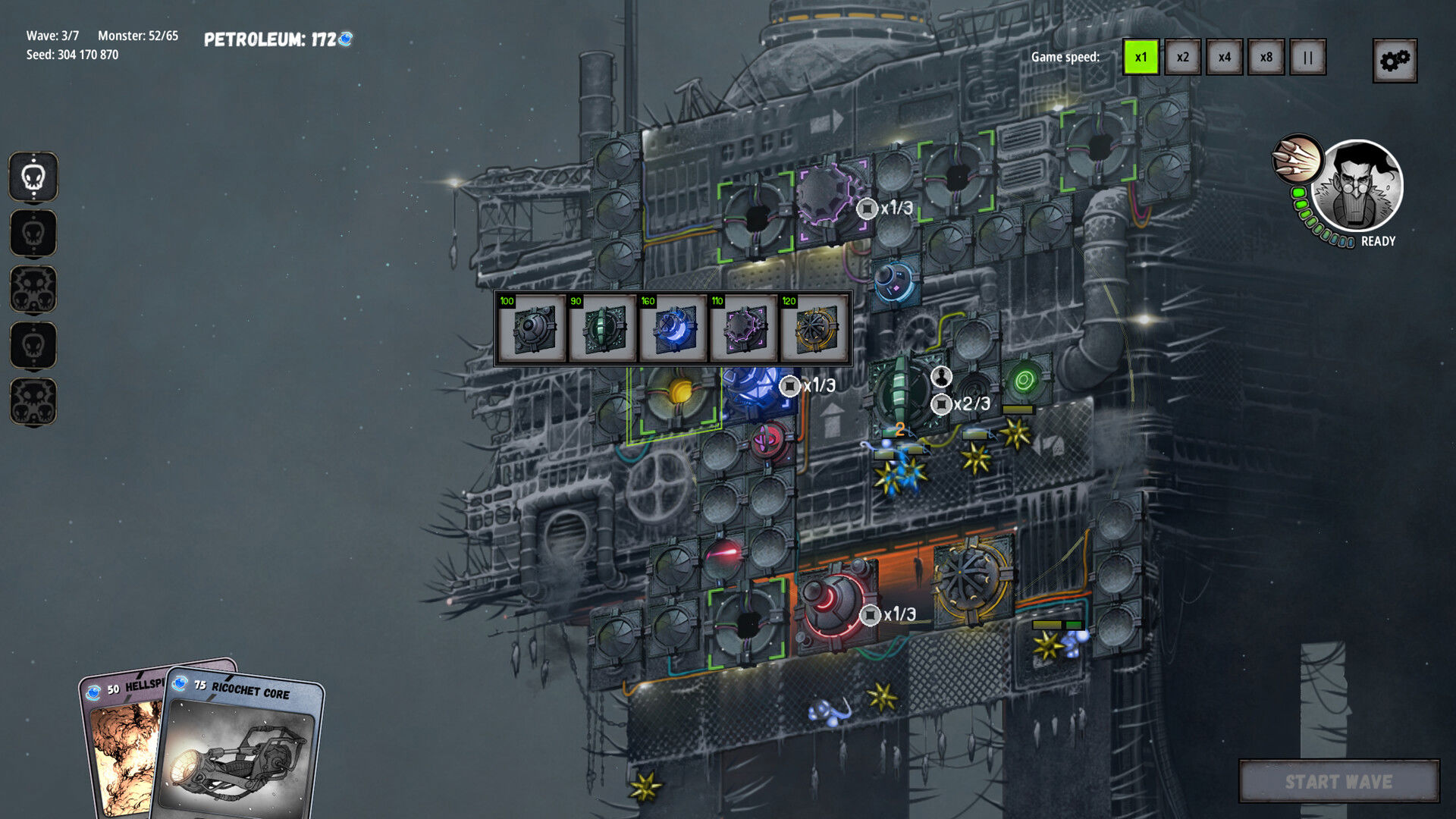
Task: Pause the game with the pause button
Action: [1307, 58]
